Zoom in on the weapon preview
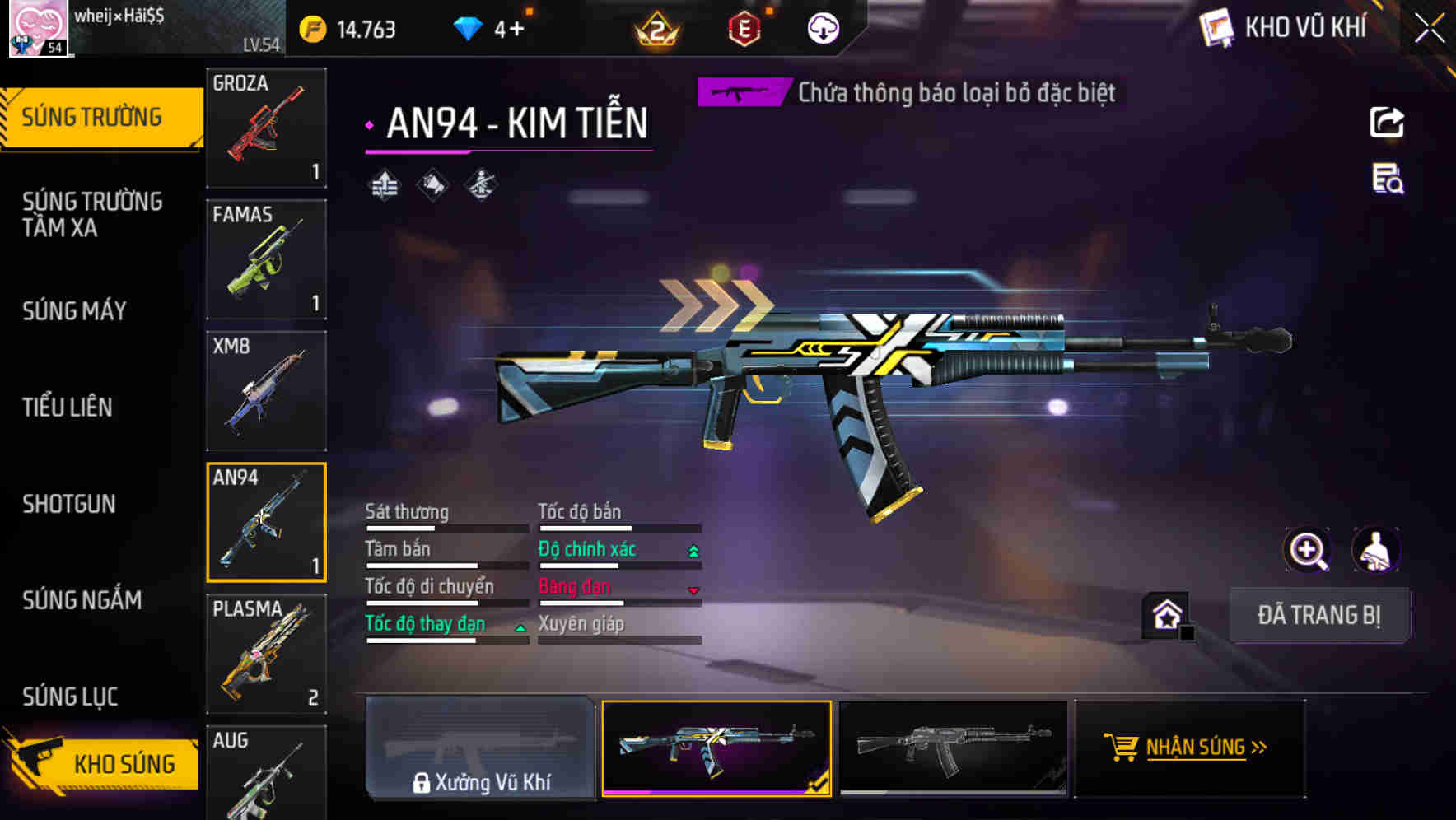 [1308, 550]
